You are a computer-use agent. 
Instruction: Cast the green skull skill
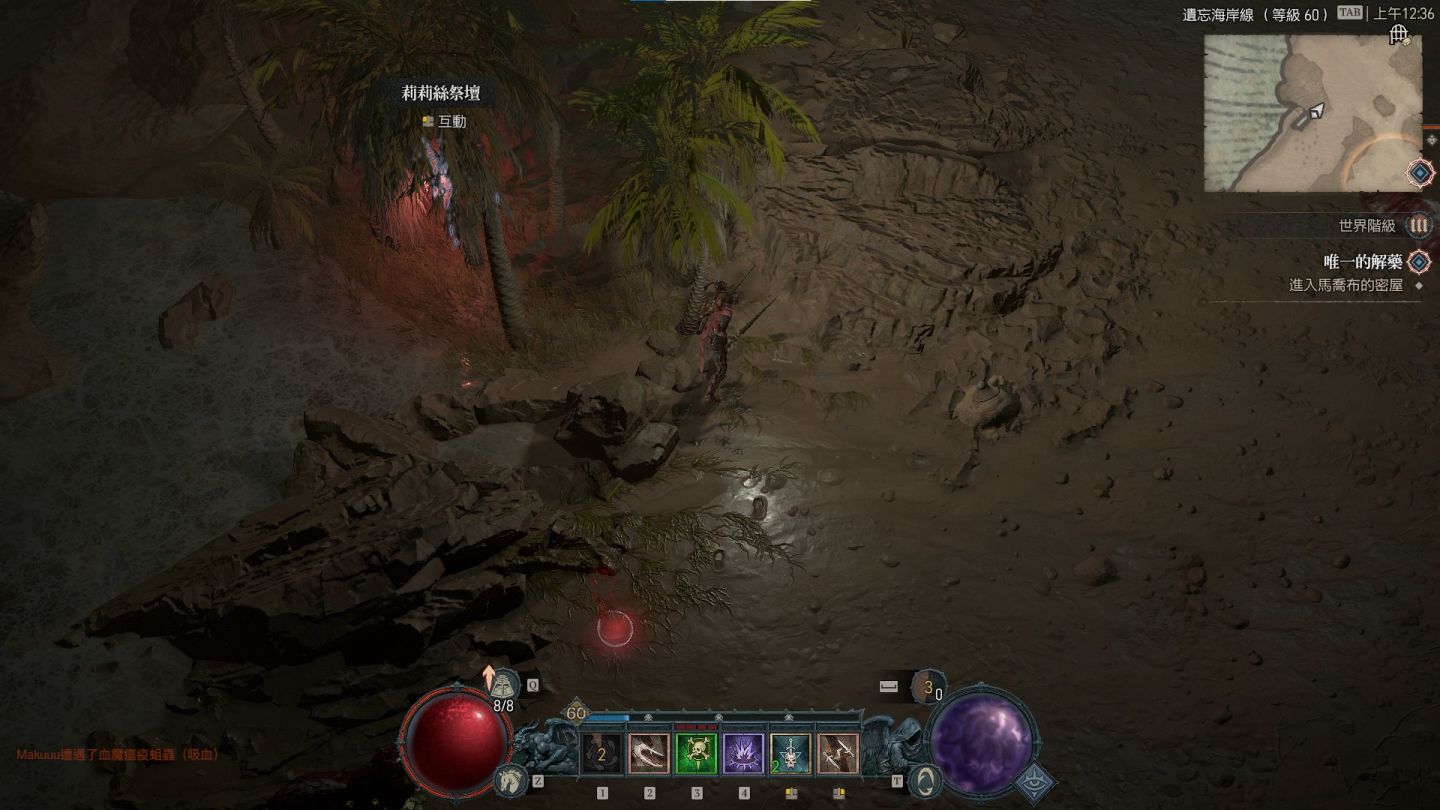696,754
